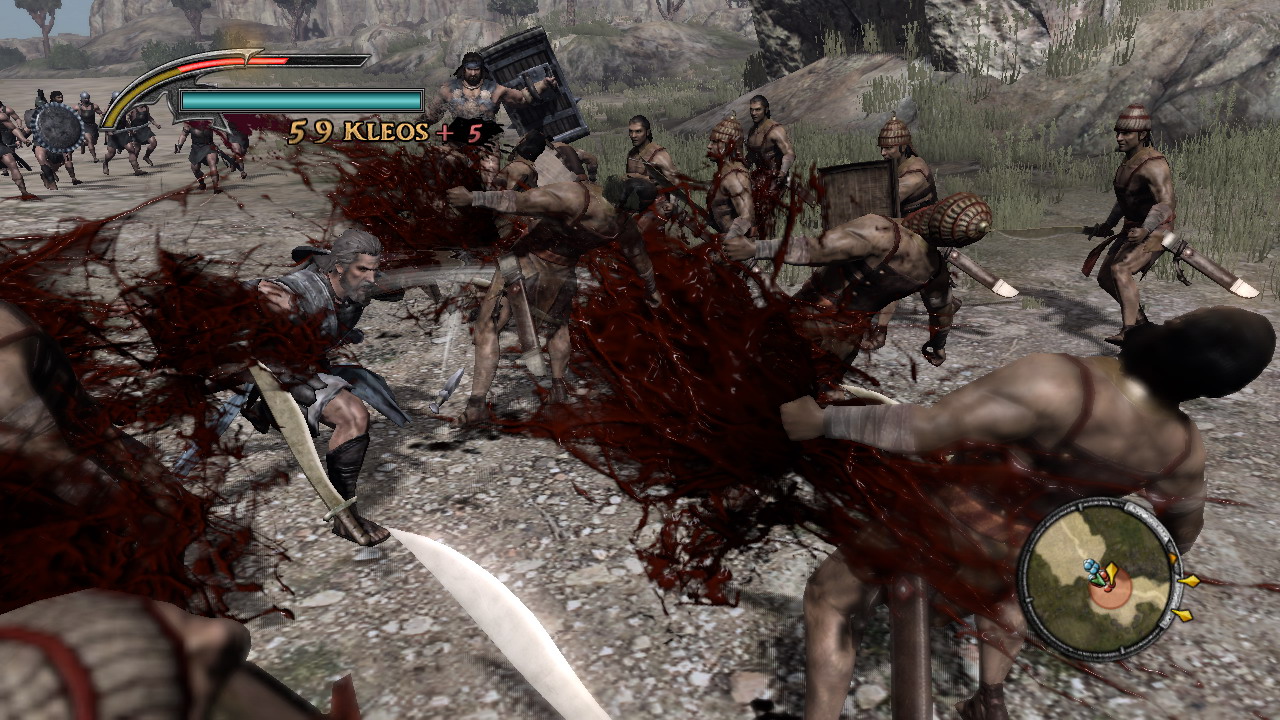The image size is (1280, 720).
Task: Click the red enemy dot on the minimap
Action: tap(1108, 588)
